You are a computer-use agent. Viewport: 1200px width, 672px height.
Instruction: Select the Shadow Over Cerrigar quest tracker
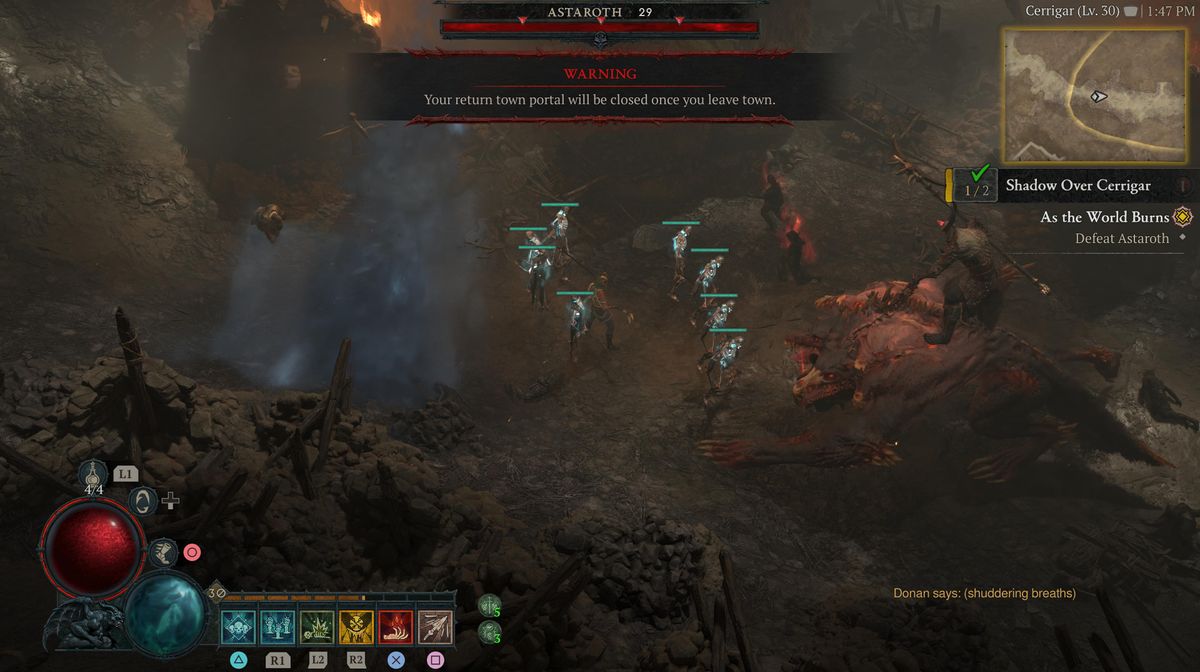pos(1077,185)
